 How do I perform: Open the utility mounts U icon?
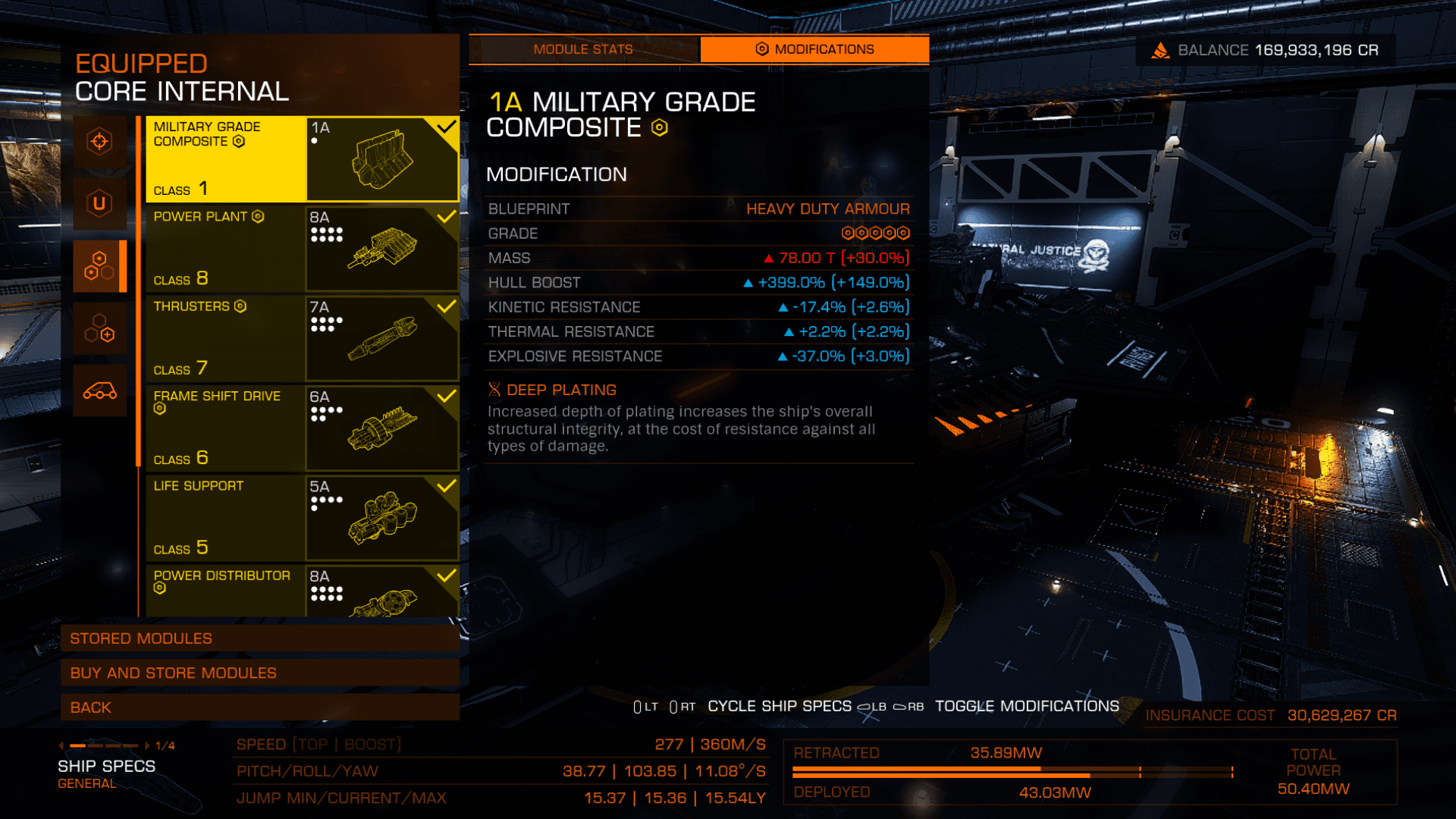99,203
